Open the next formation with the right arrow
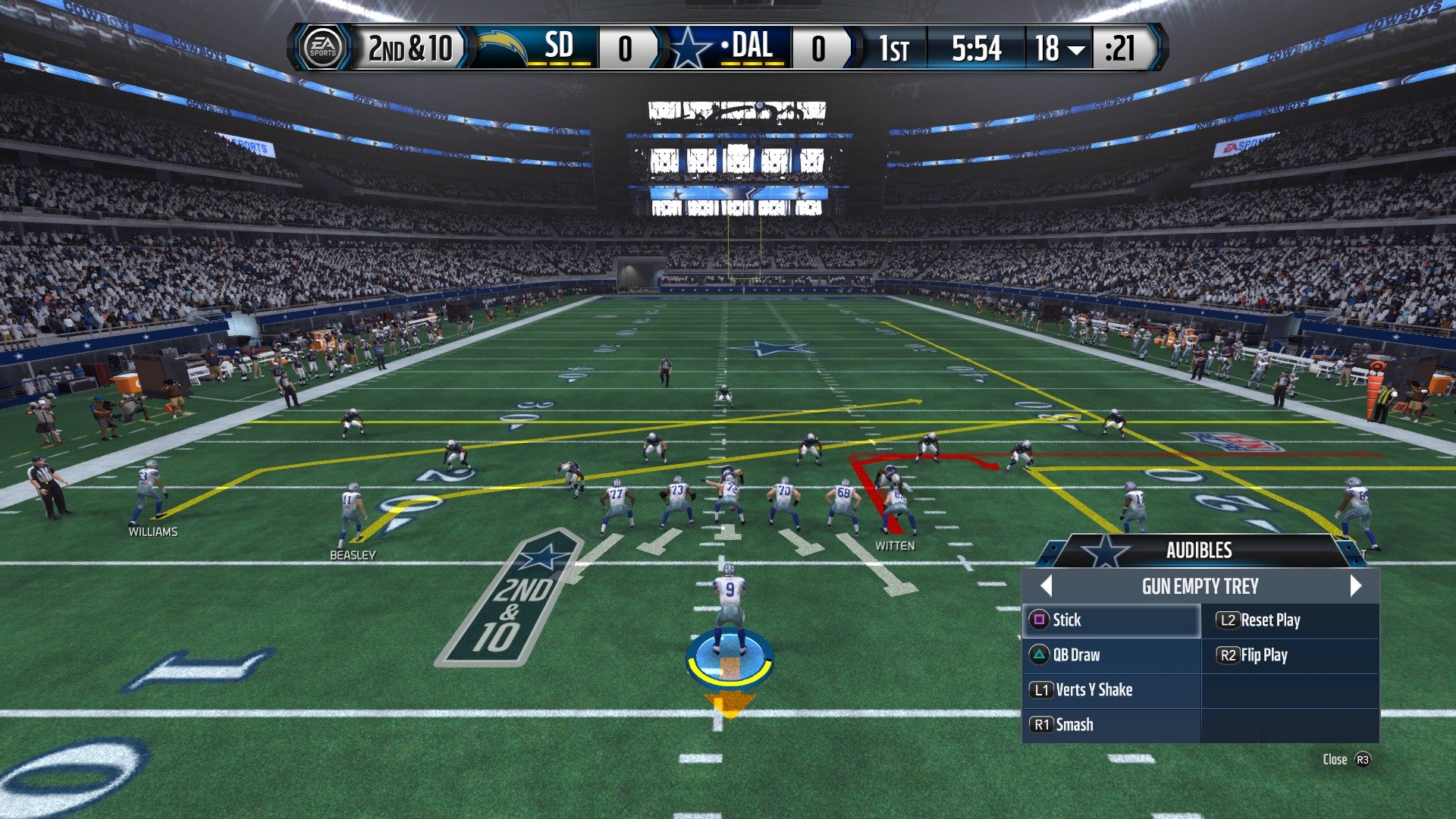Screen dimensions: 1456x819 click(x=1354, y=586)
